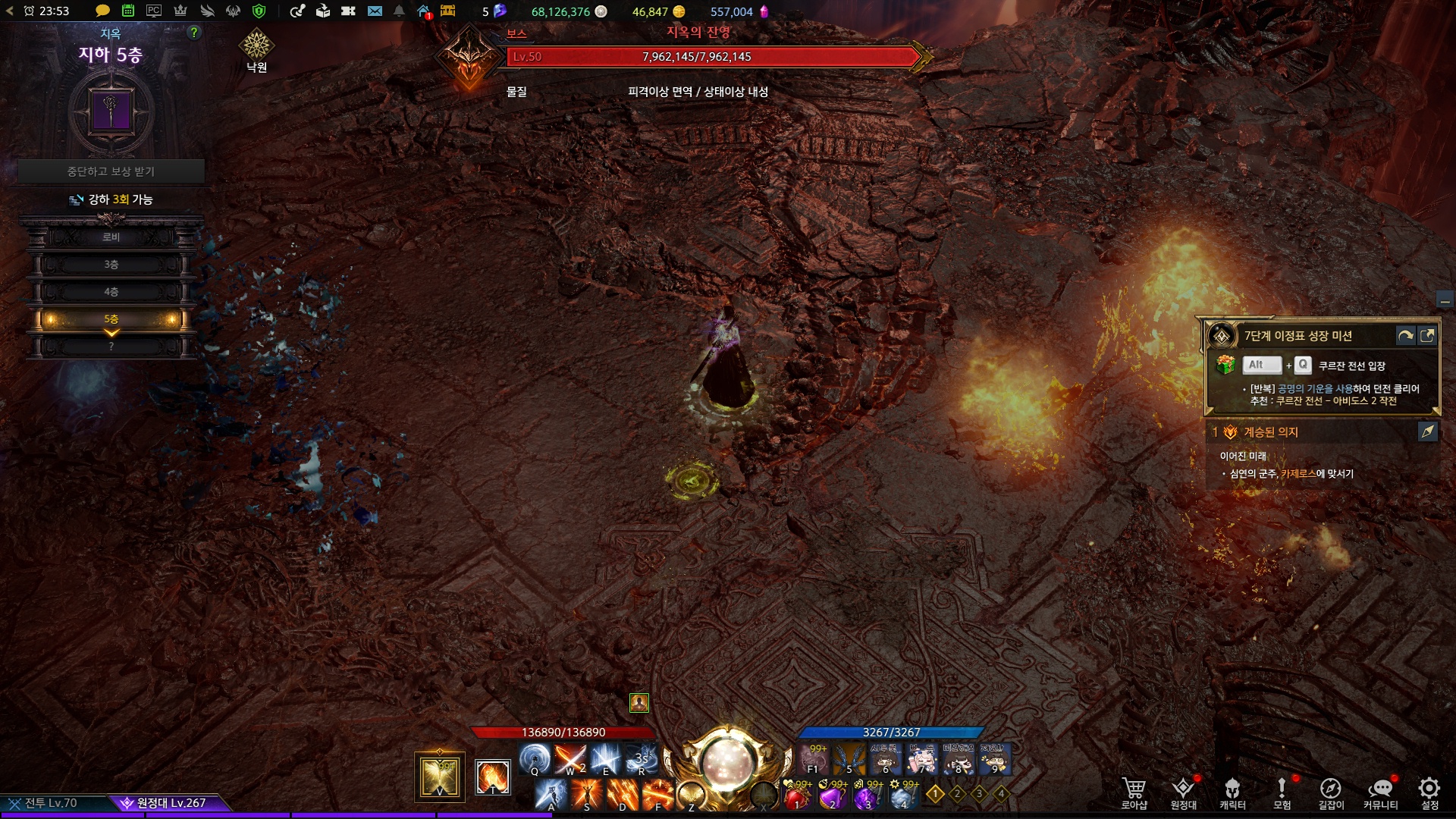Open the 길잡이 guide menu
The width and height of the screenshot is (1456, 819).
coord(1330,792)
